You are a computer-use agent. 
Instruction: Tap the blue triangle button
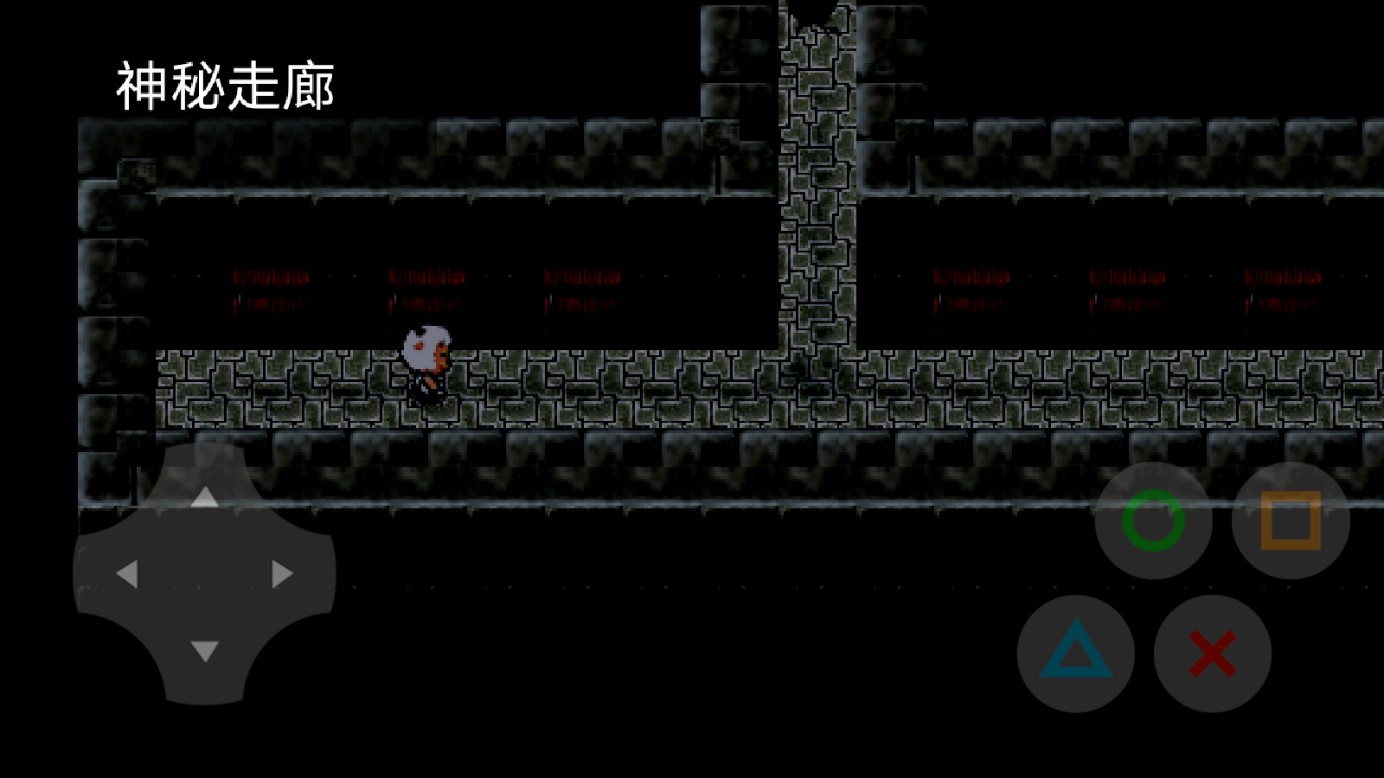pos(1075,654)
